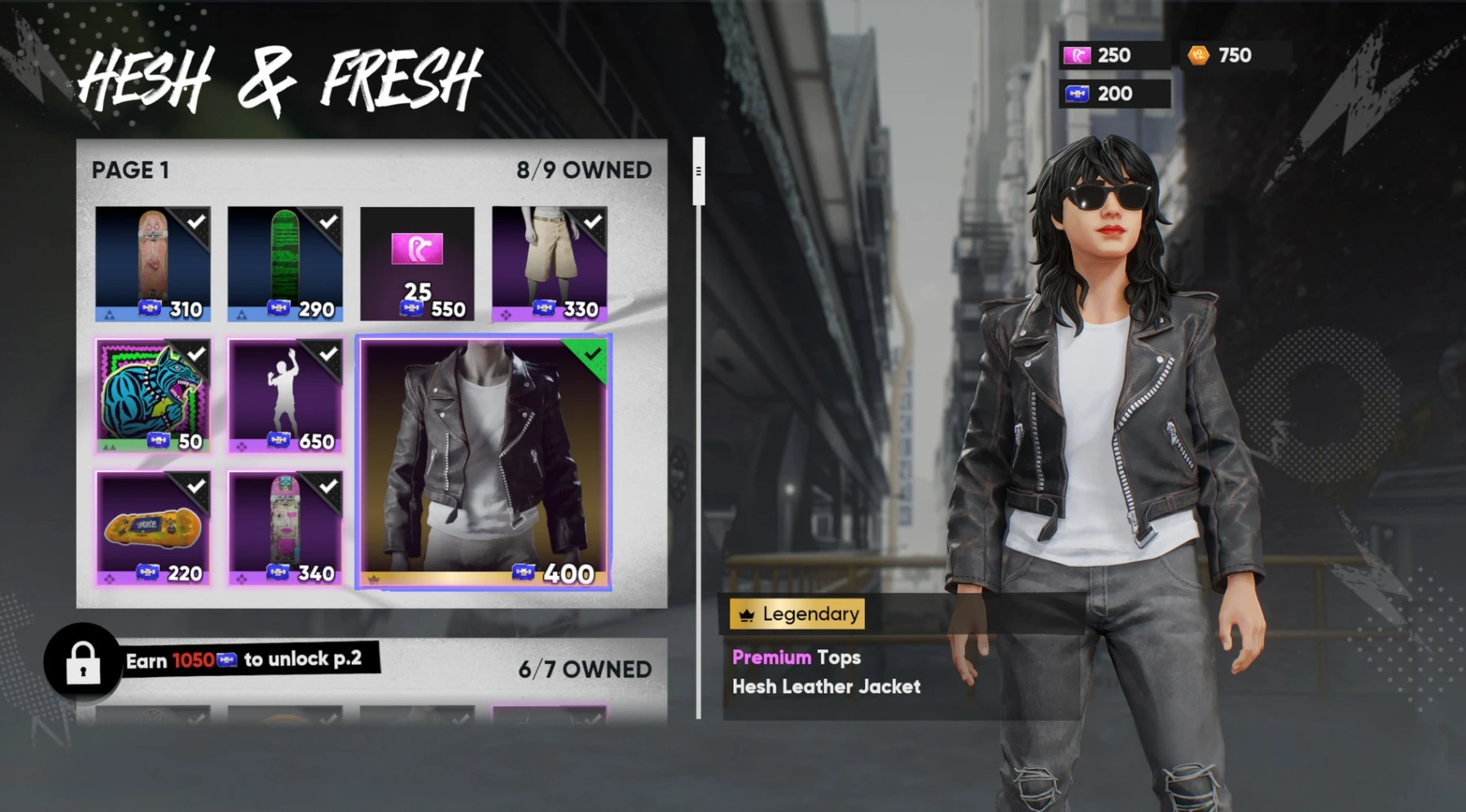
Task: Click the 25 premium currency pack item
Action: tap(418, 263)
